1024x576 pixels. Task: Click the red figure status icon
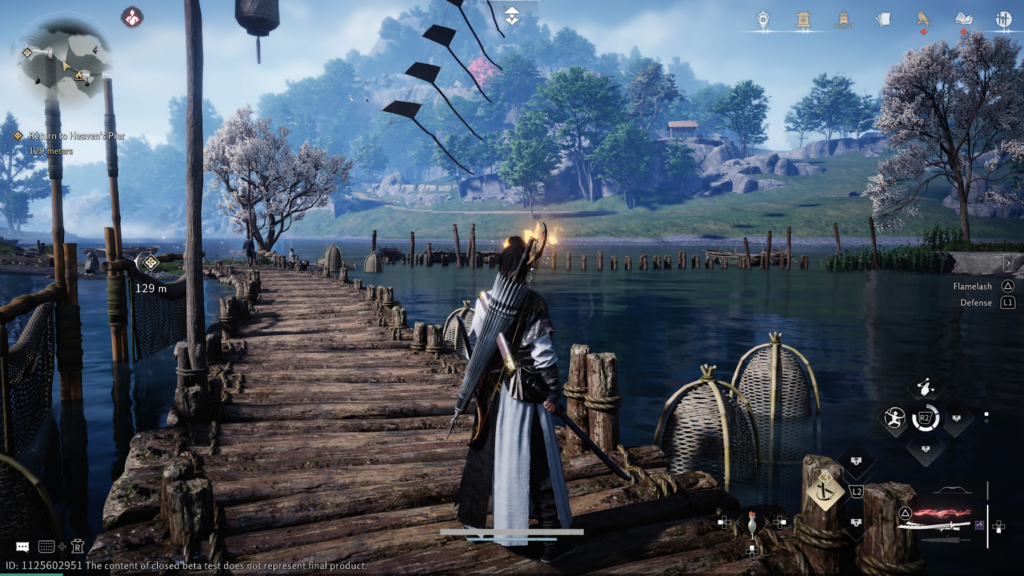(132, 17)
